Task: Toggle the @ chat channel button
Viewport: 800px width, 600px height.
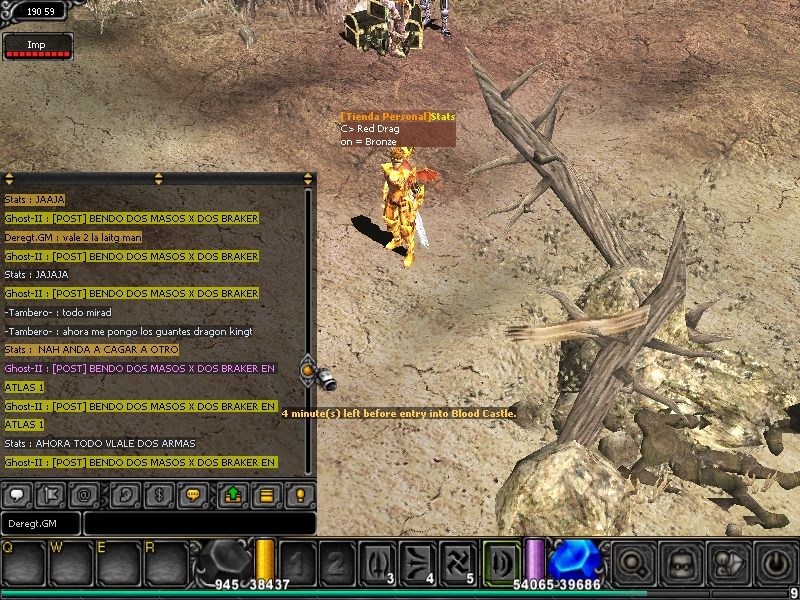Action: click(x=86, y=494)
